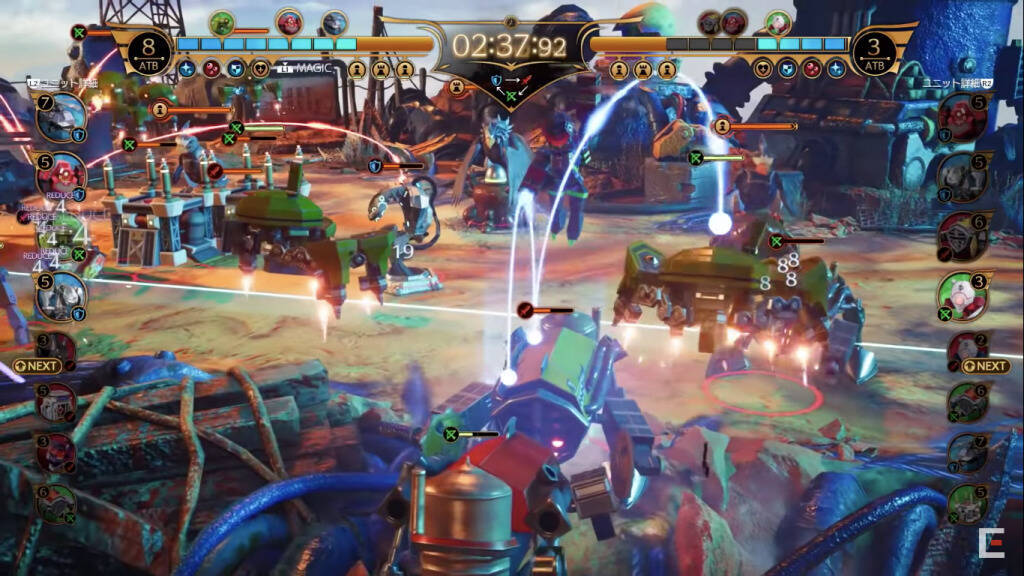The image size is (1024, 576).
Task: Click the red unit portrait above left gauge
Action: [290, 22]
